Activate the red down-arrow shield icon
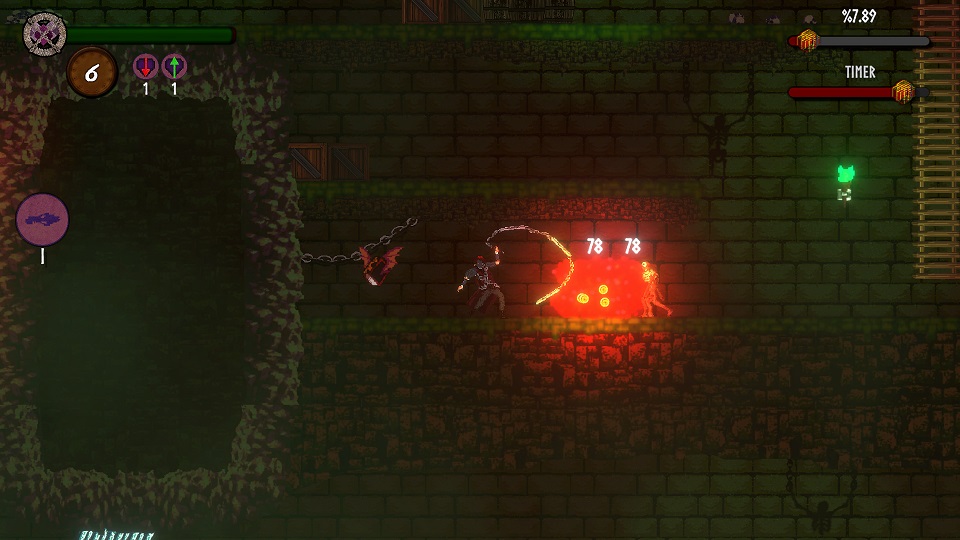Screen dimensions: 960x540 tap(146, 68)
